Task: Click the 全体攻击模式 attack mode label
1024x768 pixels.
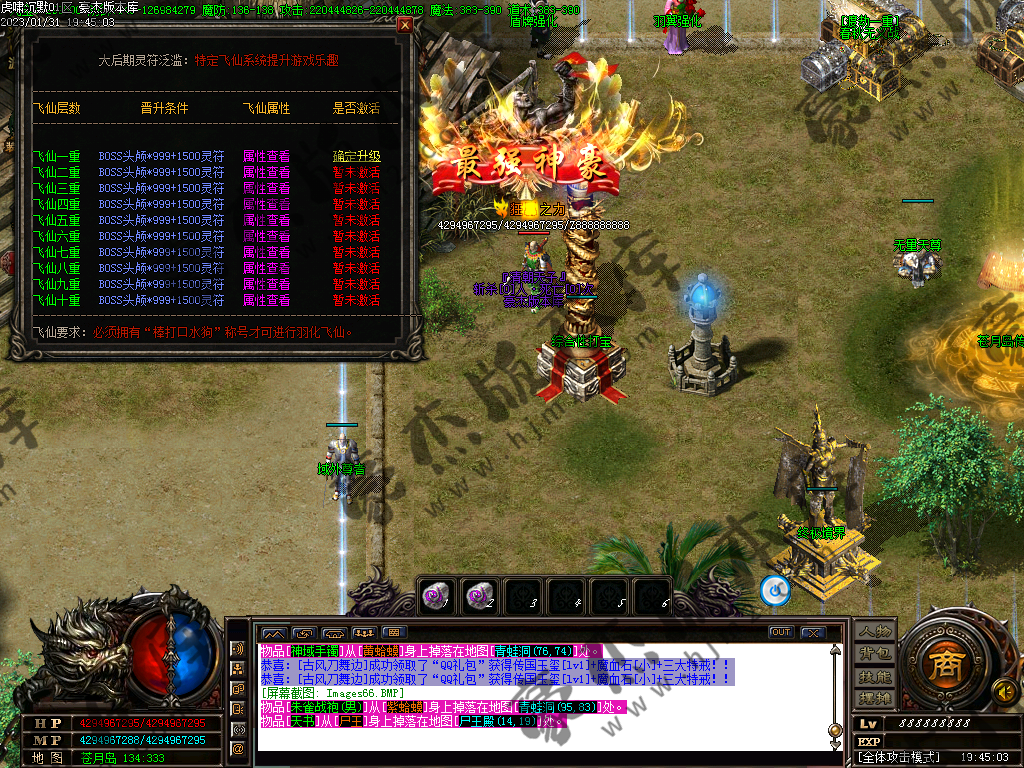Action: pos(900,758)
